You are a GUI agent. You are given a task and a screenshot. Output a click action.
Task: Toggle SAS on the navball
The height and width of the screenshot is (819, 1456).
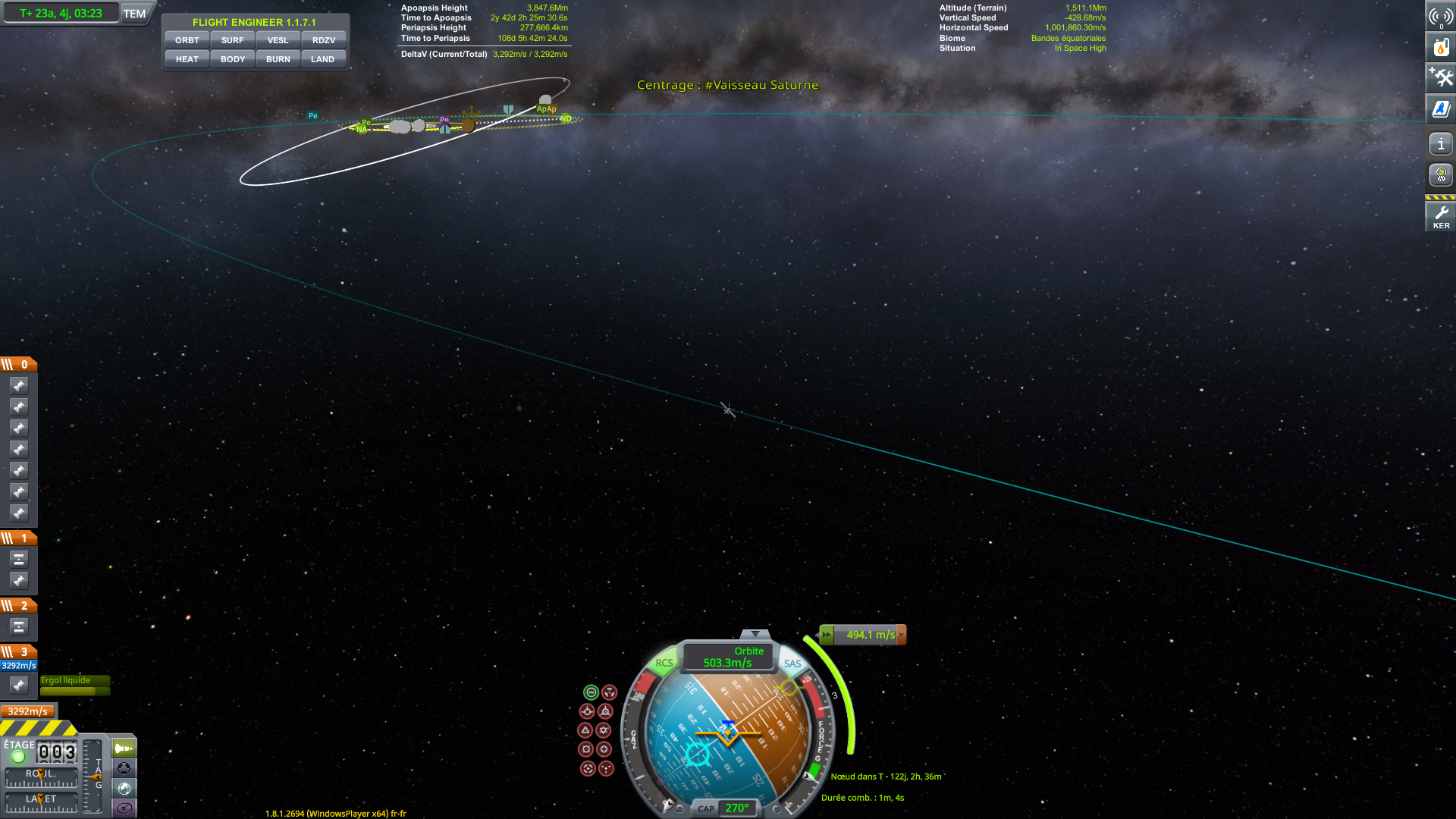click(792, 664)
